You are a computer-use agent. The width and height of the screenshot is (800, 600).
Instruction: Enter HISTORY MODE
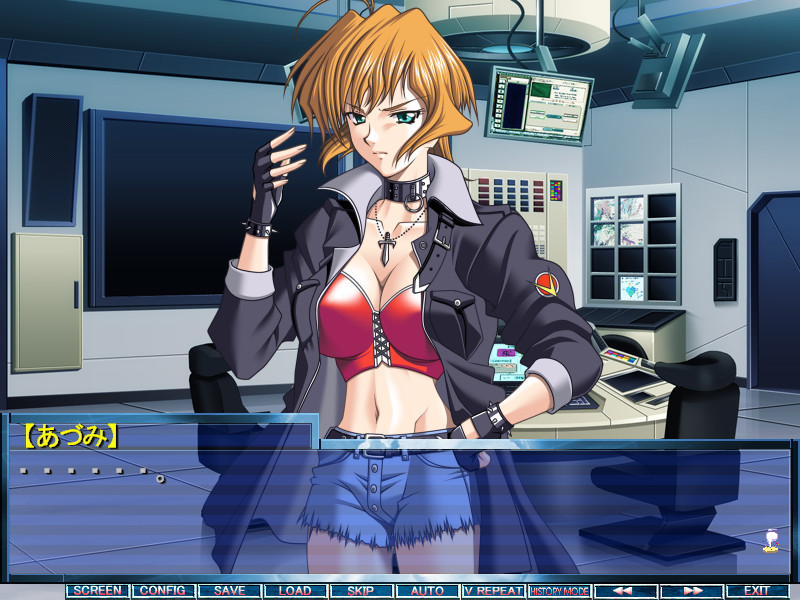pyautogui.click(x=559, y=591)
